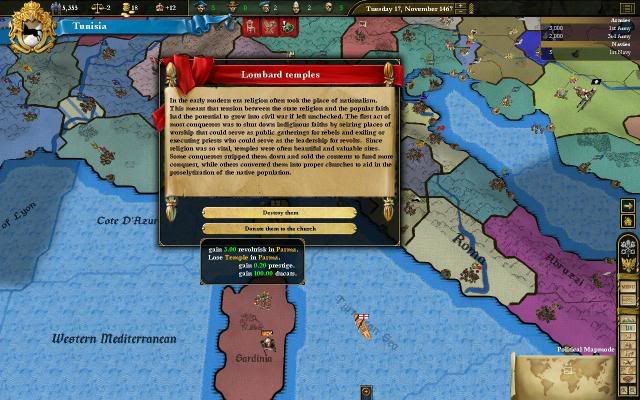
Task: Open the Tunisia country shield
Action: 29,27
